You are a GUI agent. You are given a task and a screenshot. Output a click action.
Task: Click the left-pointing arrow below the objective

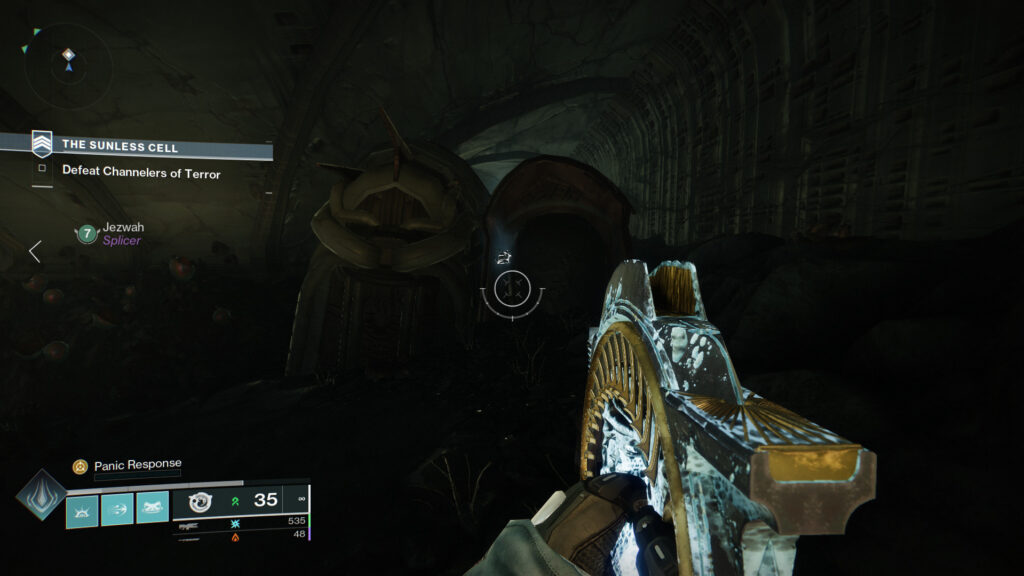(x=35, y=251)
